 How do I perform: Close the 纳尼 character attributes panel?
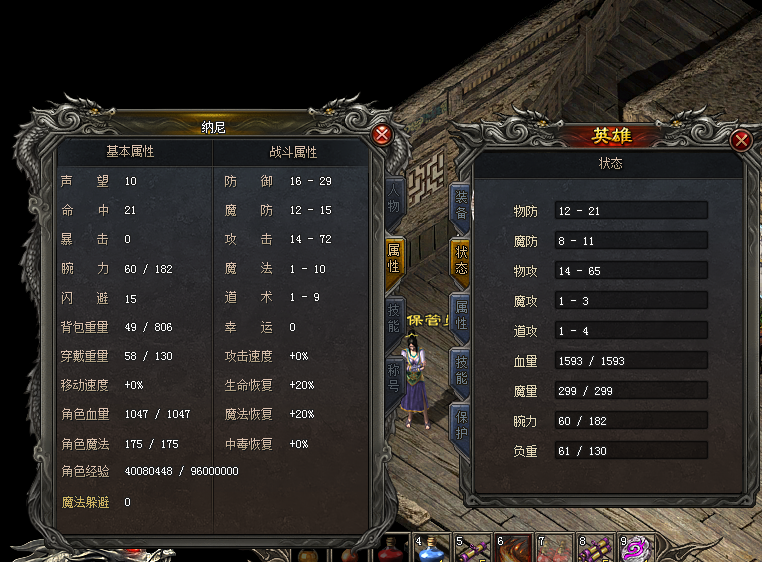coord(381,135)
